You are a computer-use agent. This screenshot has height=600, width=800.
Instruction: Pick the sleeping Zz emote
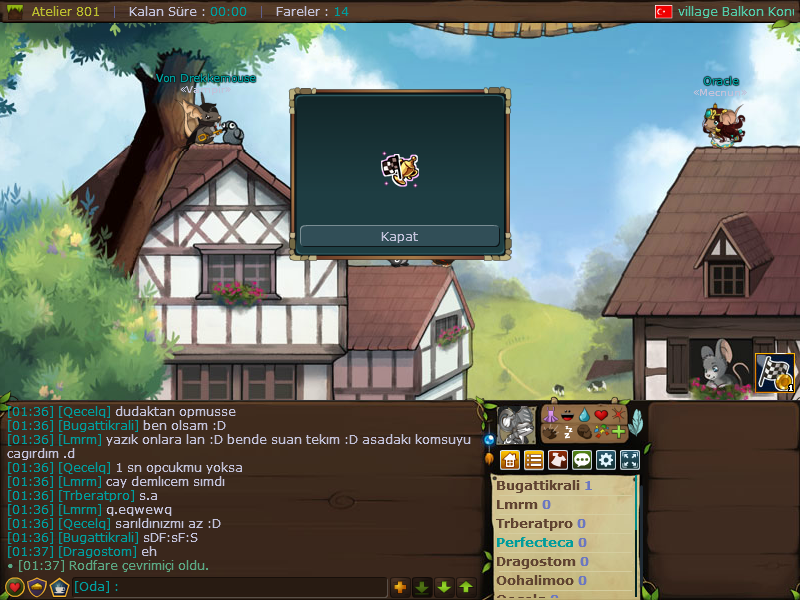[567, 432]
